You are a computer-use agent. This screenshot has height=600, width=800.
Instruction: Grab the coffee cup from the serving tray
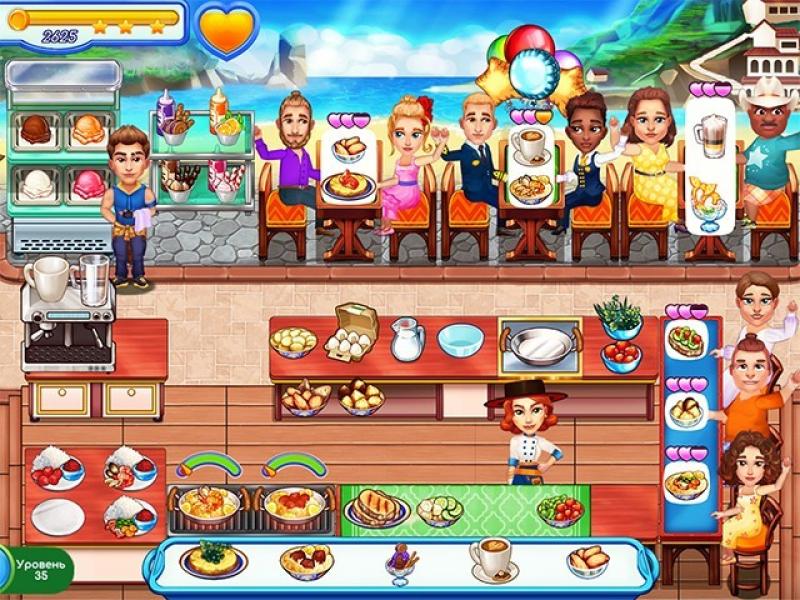click(491, 558)
